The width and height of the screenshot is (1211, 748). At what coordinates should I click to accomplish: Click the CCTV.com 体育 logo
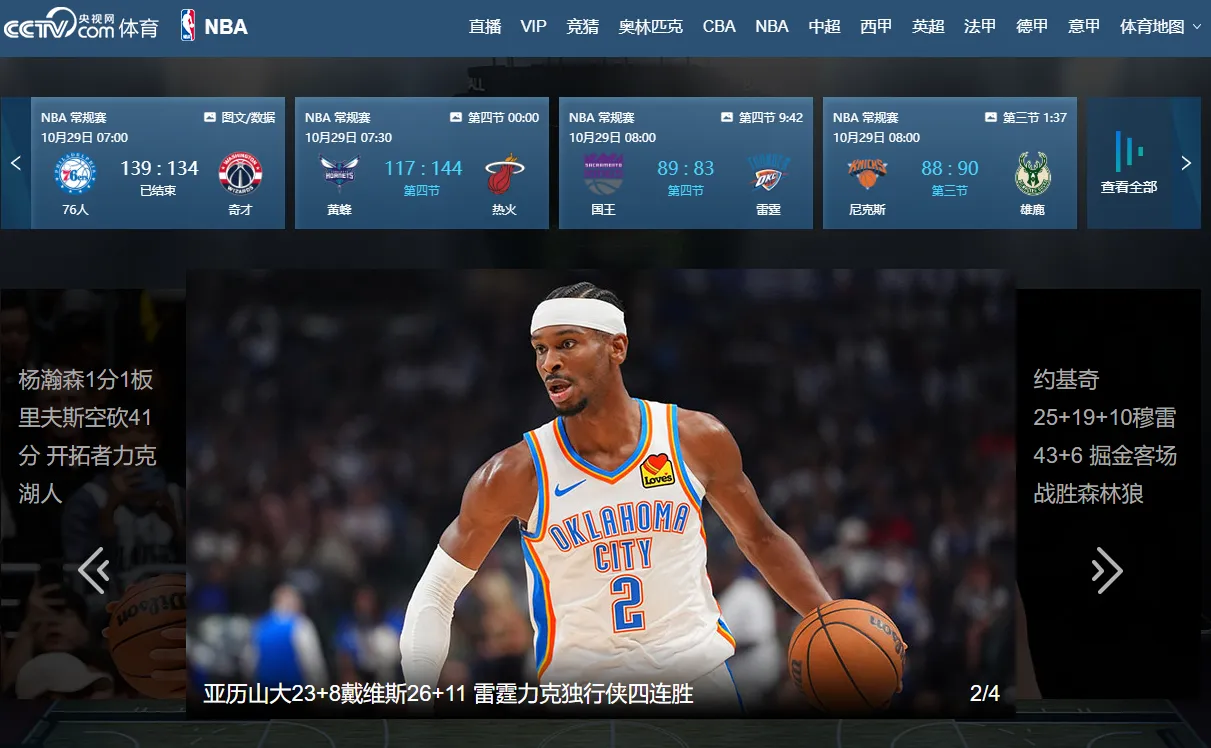pyautogui.click(x=80, y=25)
